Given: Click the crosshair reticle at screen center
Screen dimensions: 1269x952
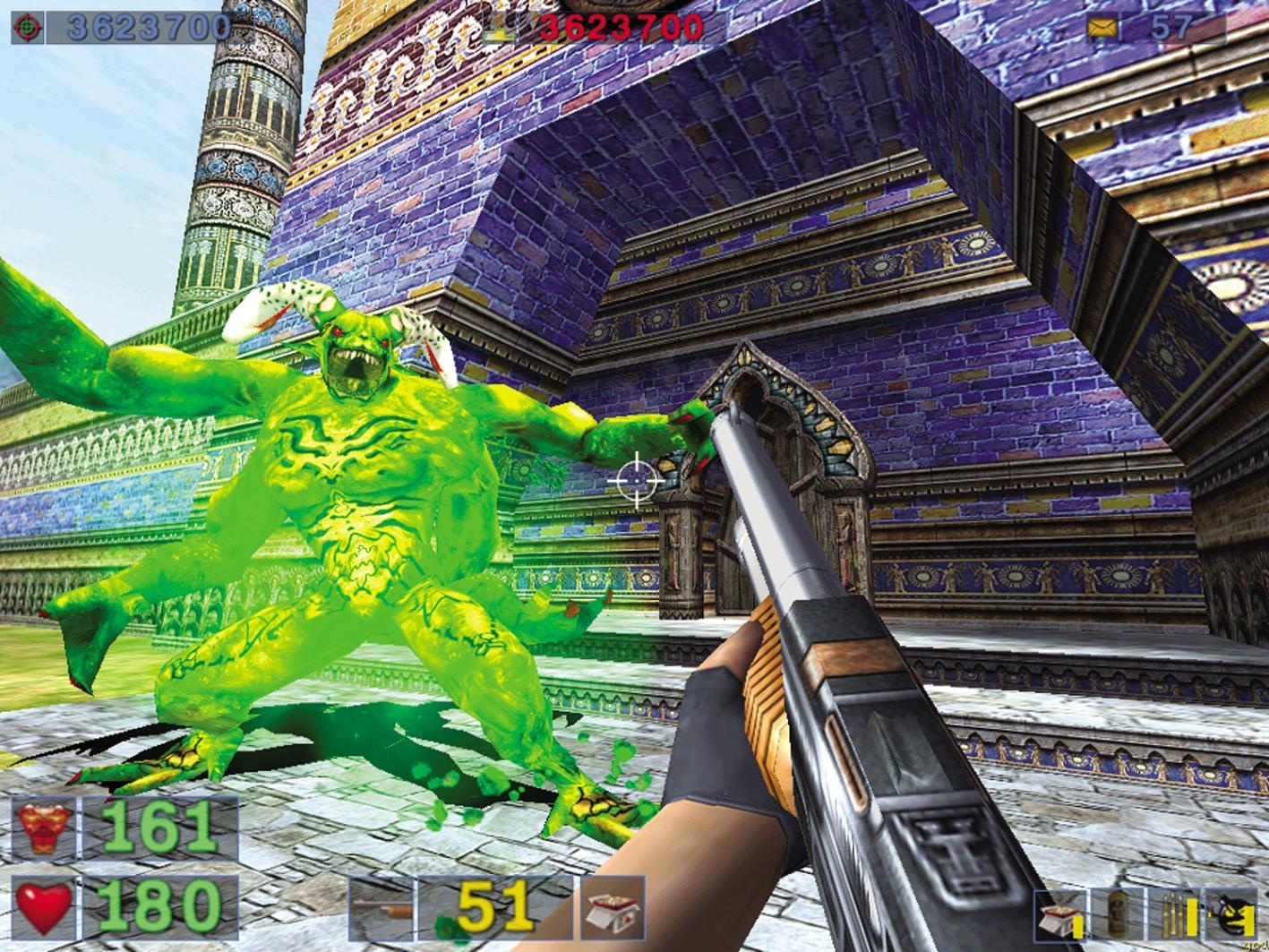Looking at the screenshot, I should coord(635,478).
